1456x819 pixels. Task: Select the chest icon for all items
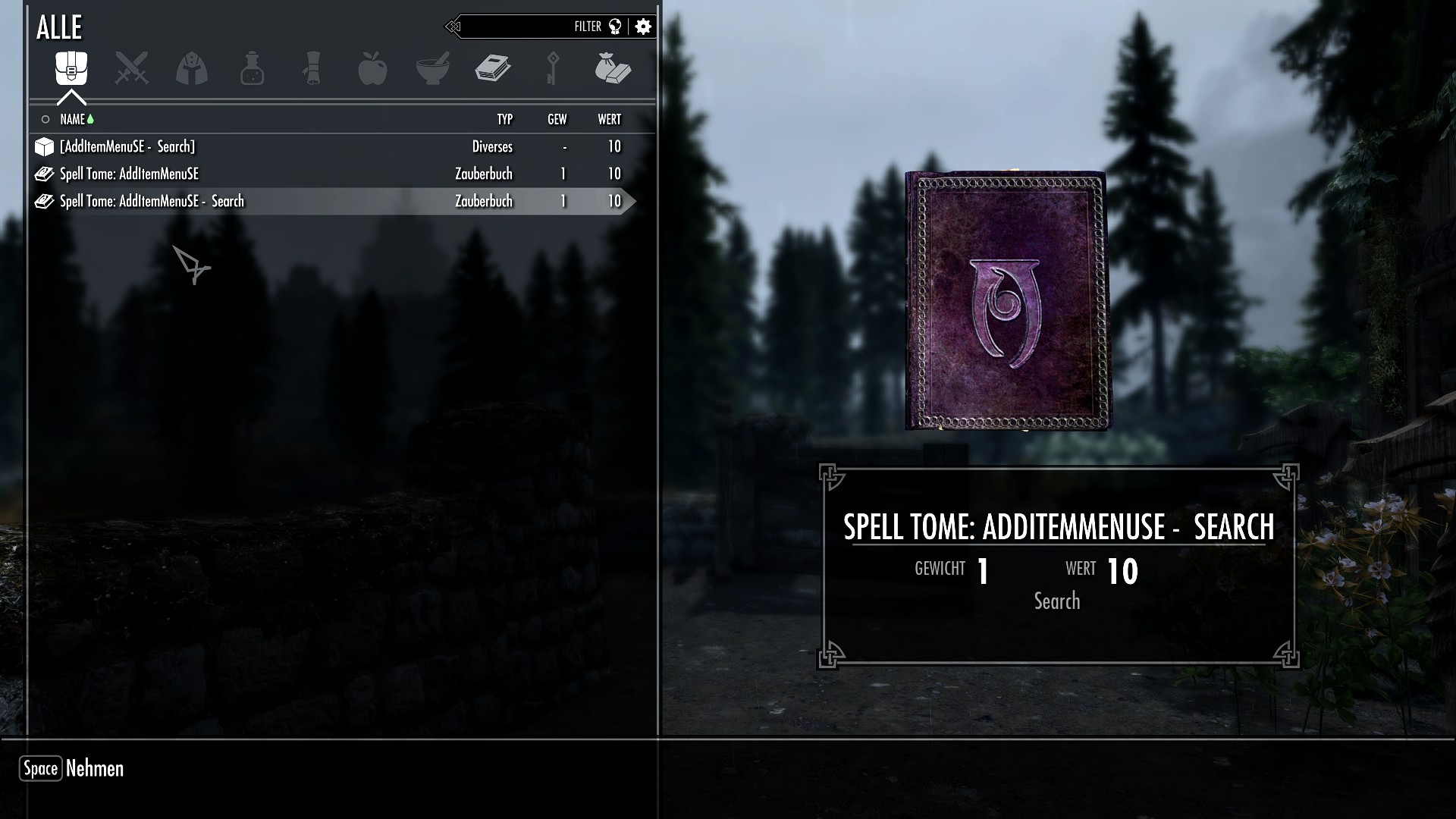[70, 68]
